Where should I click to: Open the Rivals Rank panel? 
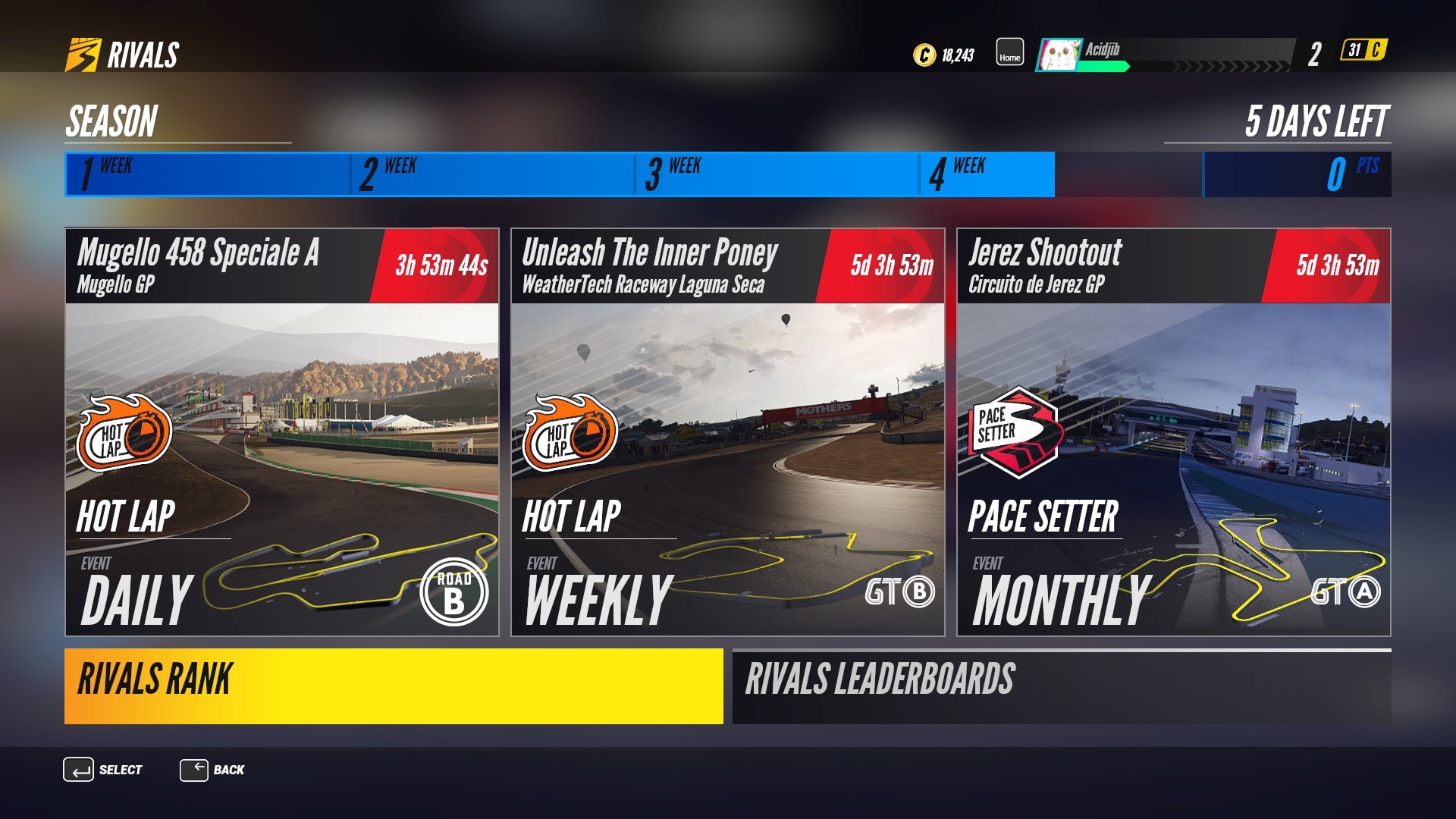(x=394, y=686)
